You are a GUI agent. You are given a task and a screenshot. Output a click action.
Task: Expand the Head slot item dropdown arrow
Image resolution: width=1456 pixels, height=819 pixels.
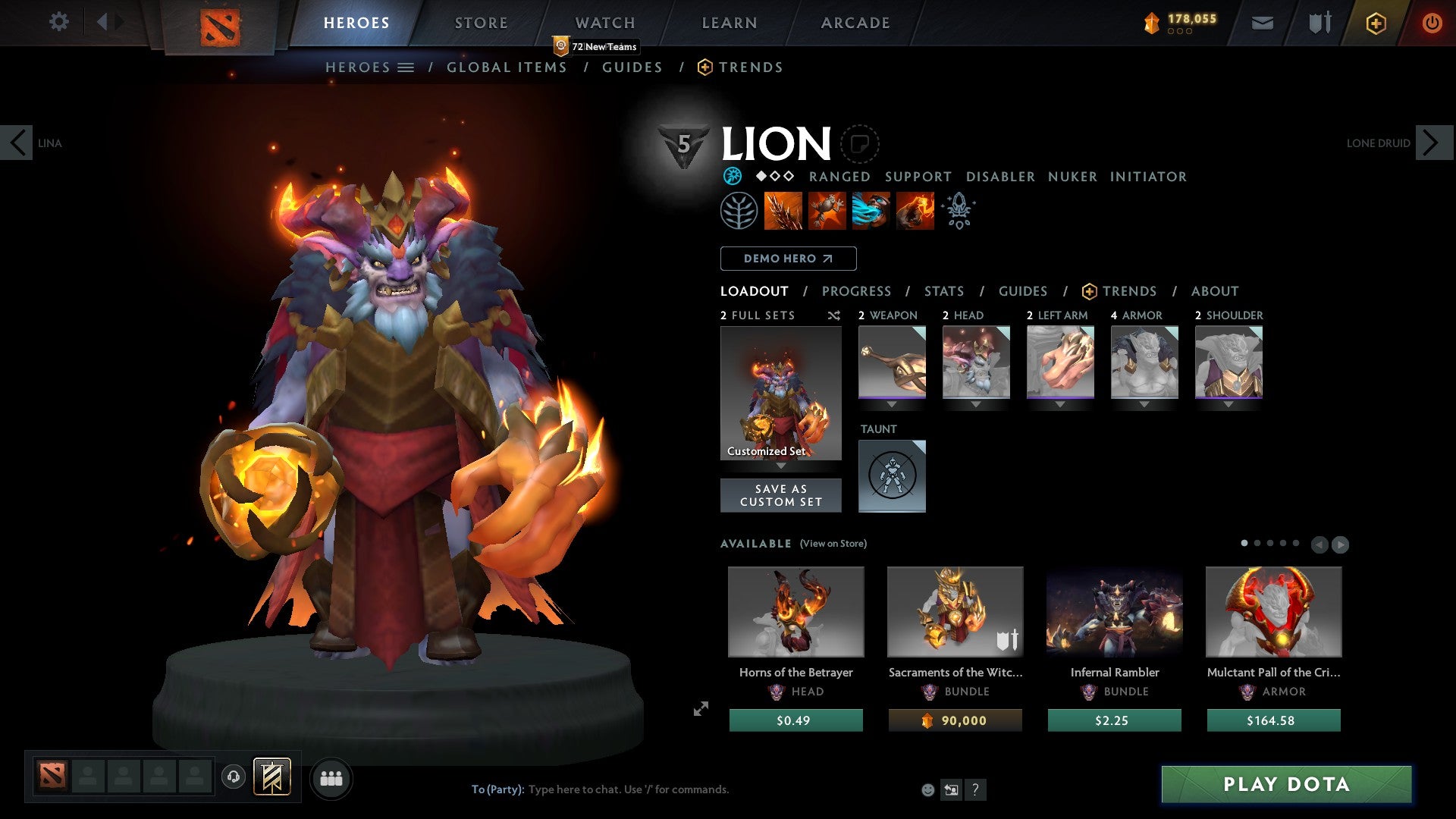pos(976,404)
